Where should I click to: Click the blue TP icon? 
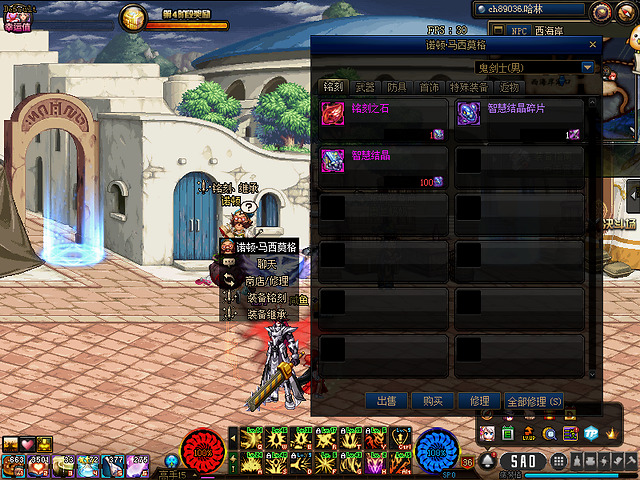click(x=590, y=433)
